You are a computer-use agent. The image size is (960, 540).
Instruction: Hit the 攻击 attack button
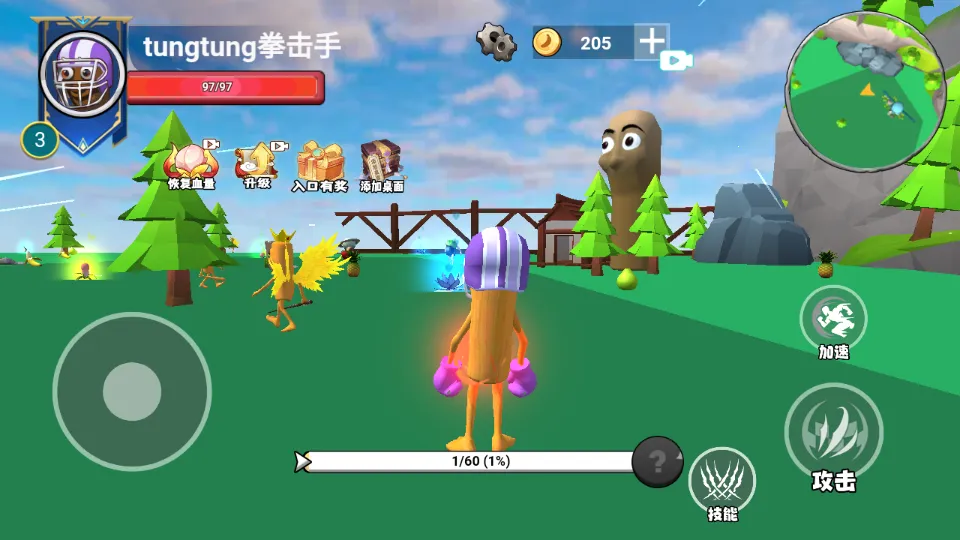pyautogui.click(x=833, y=432)
